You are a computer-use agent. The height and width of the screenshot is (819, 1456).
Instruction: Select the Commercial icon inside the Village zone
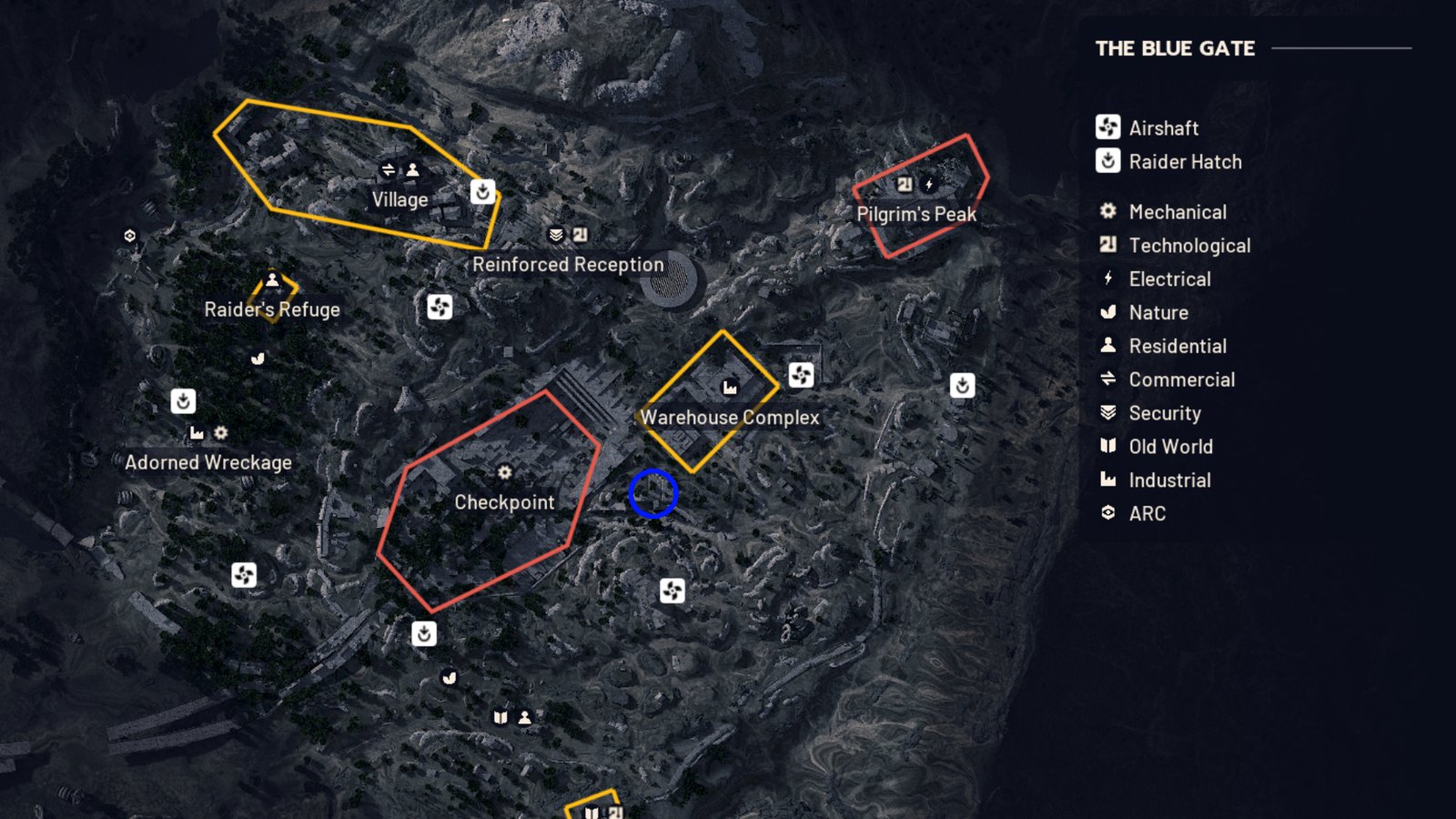click(387, 168)
